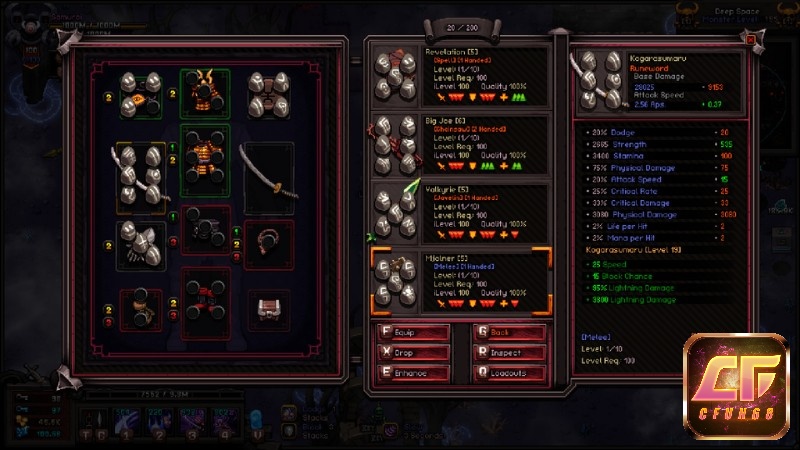This screenshot has width=800, height=450.
Task: Choose the Valkyrie javelin entry
Action: coord(460,212)
